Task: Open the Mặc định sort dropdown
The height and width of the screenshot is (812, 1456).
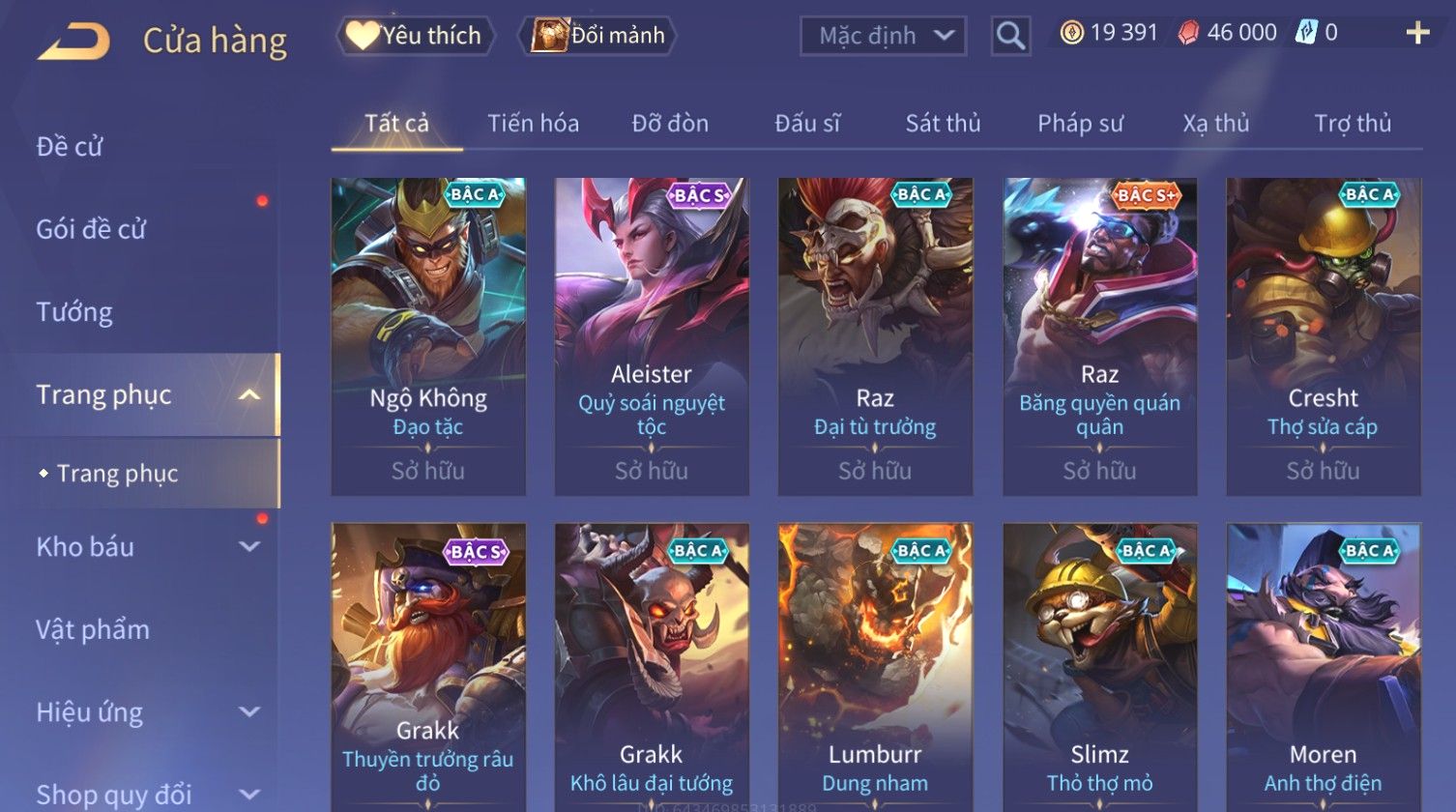Action: pos(883,37)
